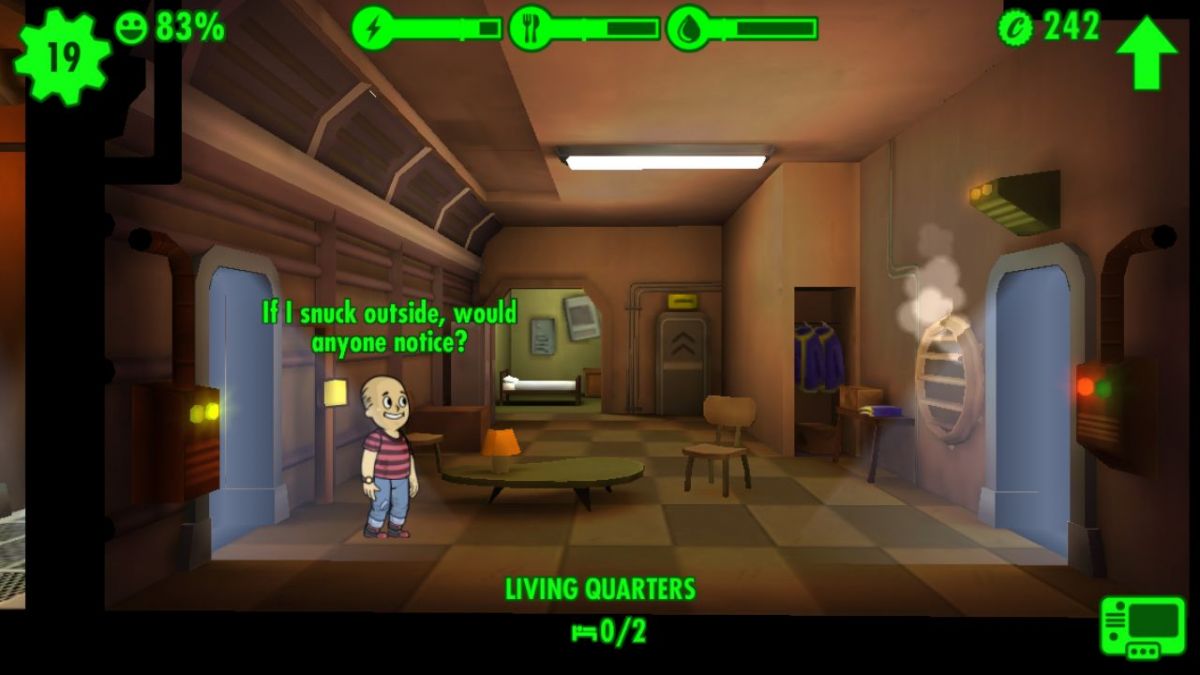1200x675 pixels.
Task: Click the bottle caps counter icon
Action: coord(1016,27)
